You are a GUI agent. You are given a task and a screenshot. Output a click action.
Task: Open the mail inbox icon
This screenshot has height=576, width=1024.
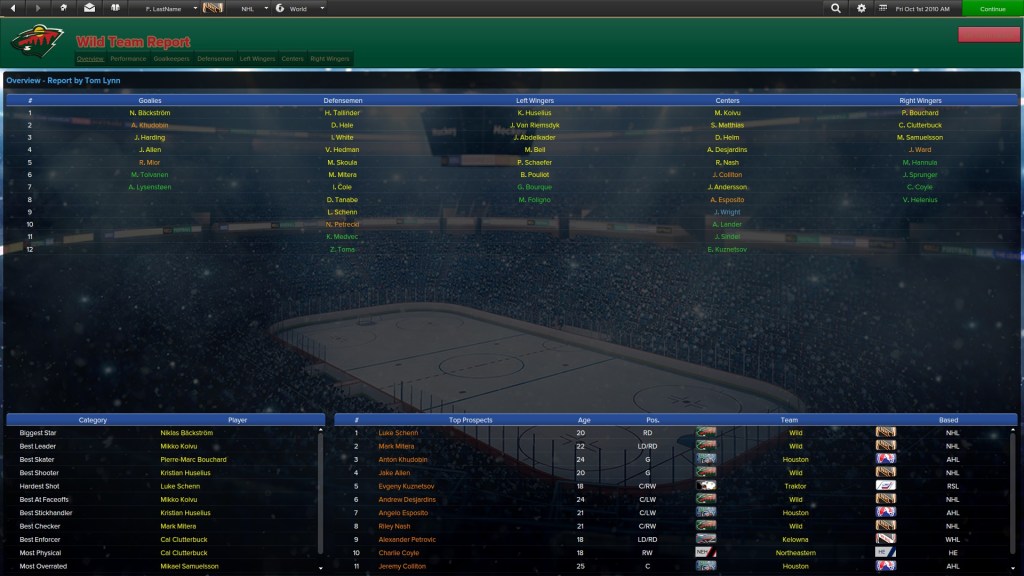[x=89, y=8]
